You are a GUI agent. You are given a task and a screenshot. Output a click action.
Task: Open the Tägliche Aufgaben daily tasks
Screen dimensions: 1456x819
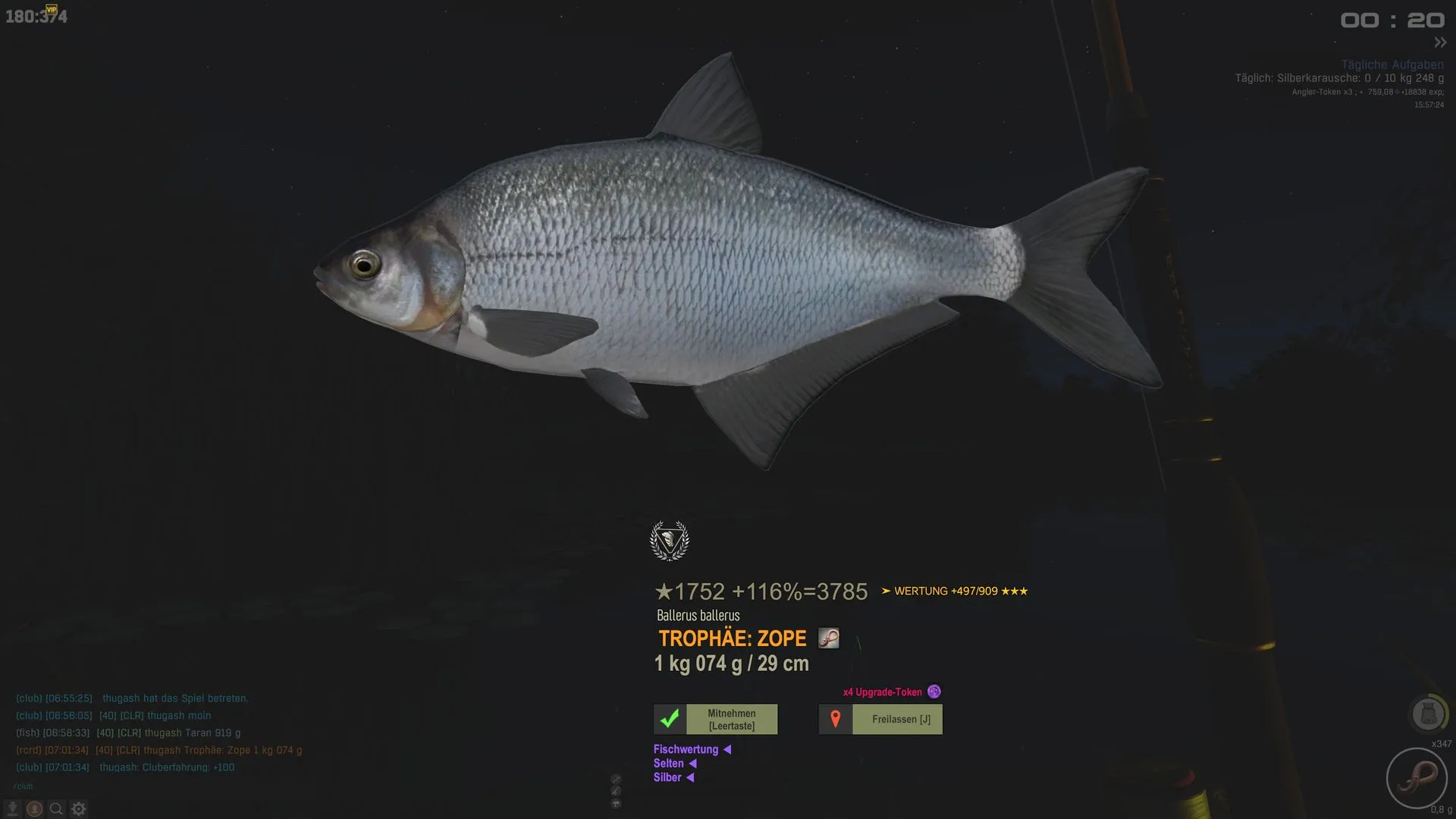point(1392,64)
